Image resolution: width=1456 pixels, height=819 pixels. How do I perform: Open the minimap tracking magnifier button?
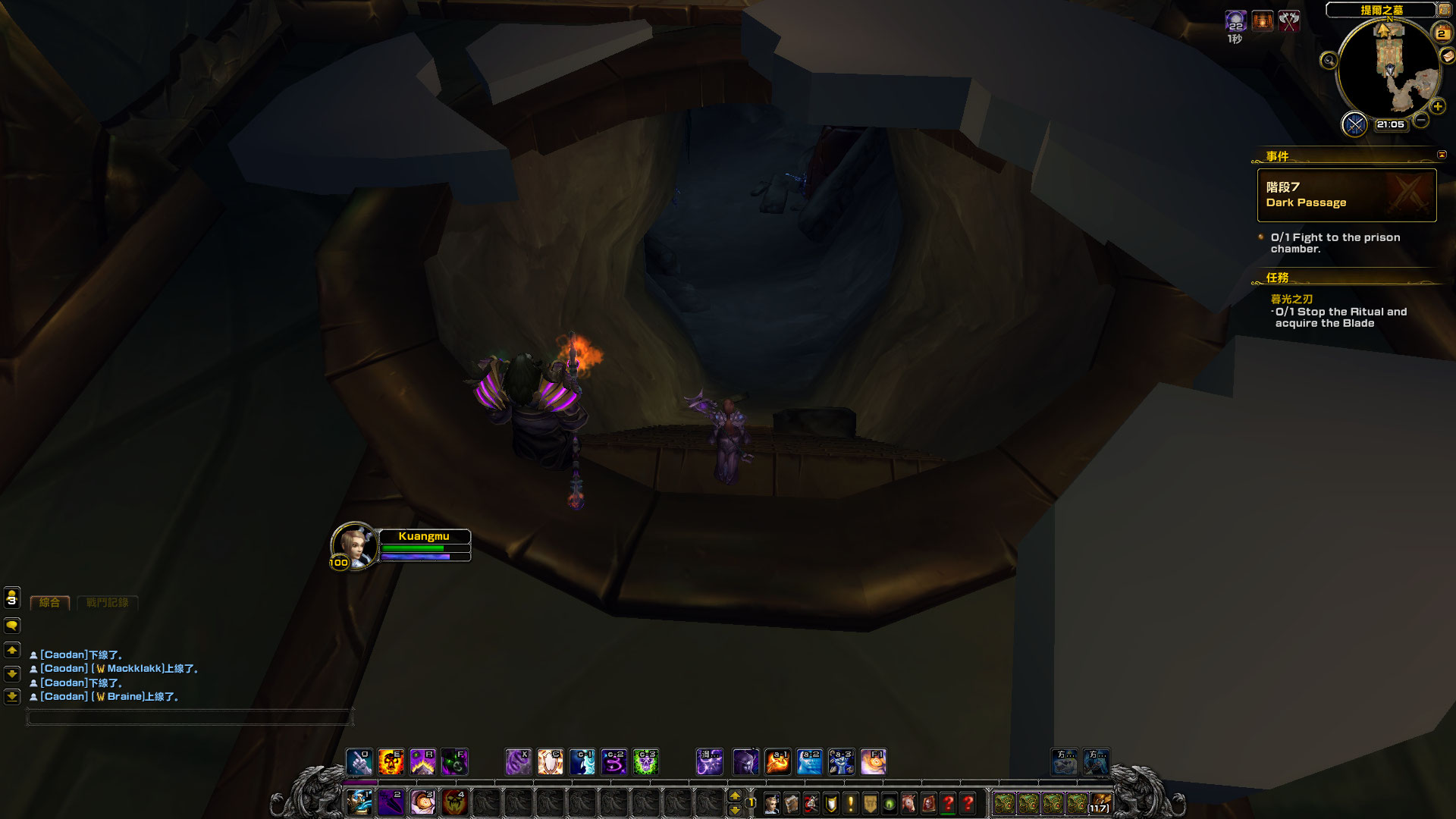1329,61
